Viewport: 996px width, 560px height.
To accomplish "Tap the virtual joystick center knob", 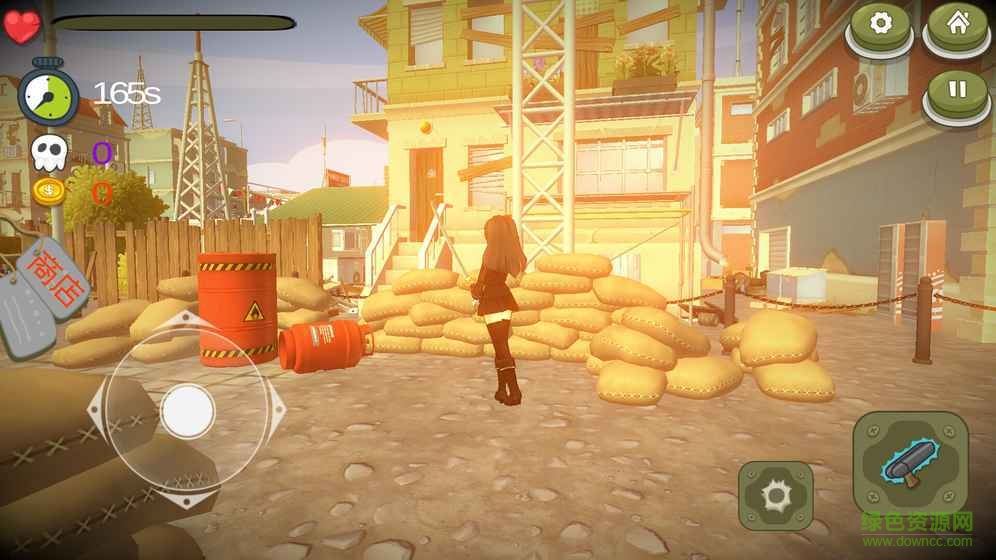I will [x=187, y=410].
